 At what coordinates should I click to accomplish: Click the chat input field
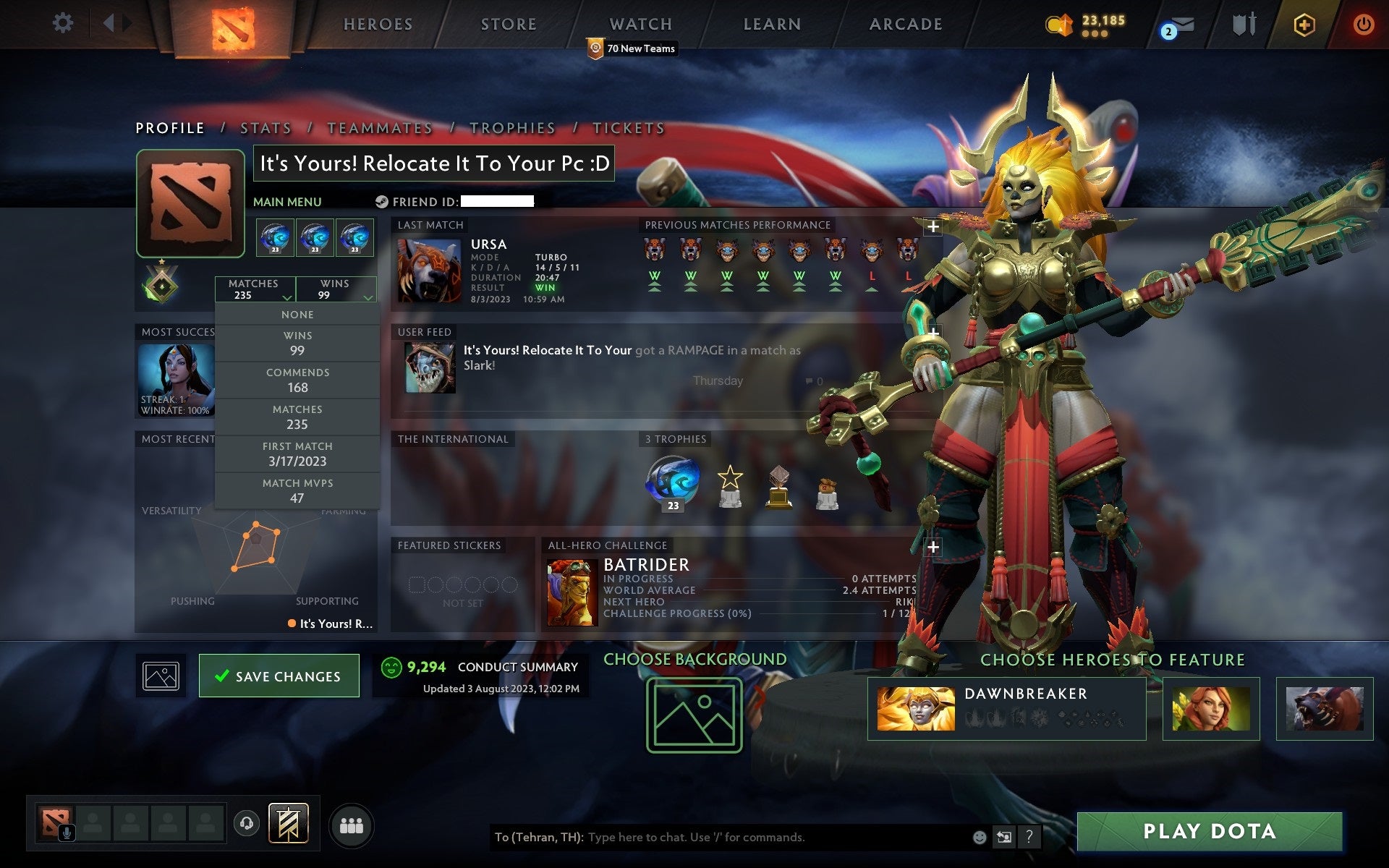coord(723,837)
